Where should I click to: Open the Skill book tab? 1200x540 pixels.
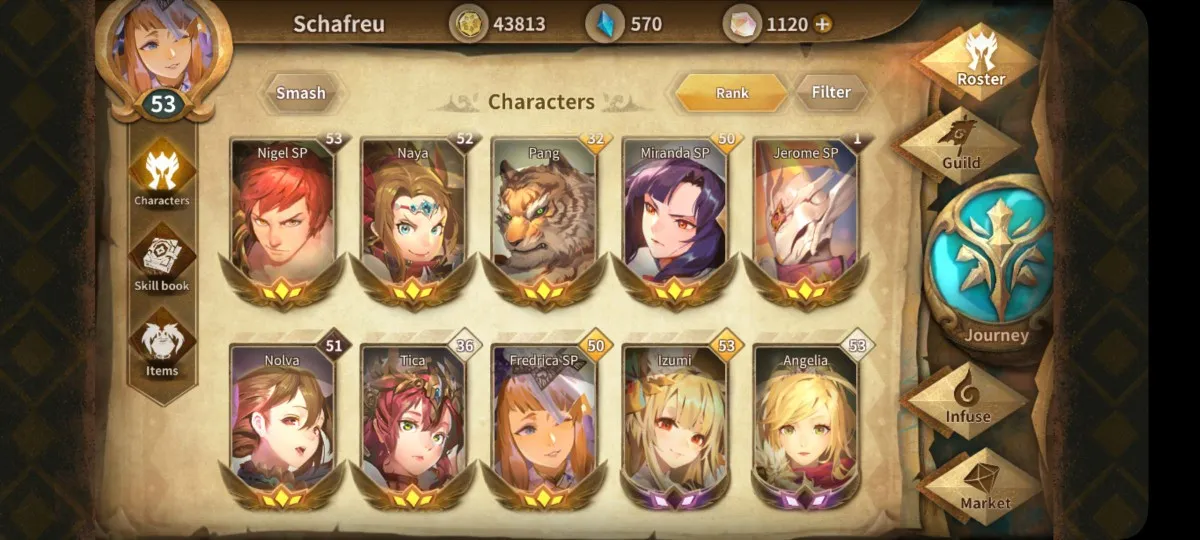162,260
